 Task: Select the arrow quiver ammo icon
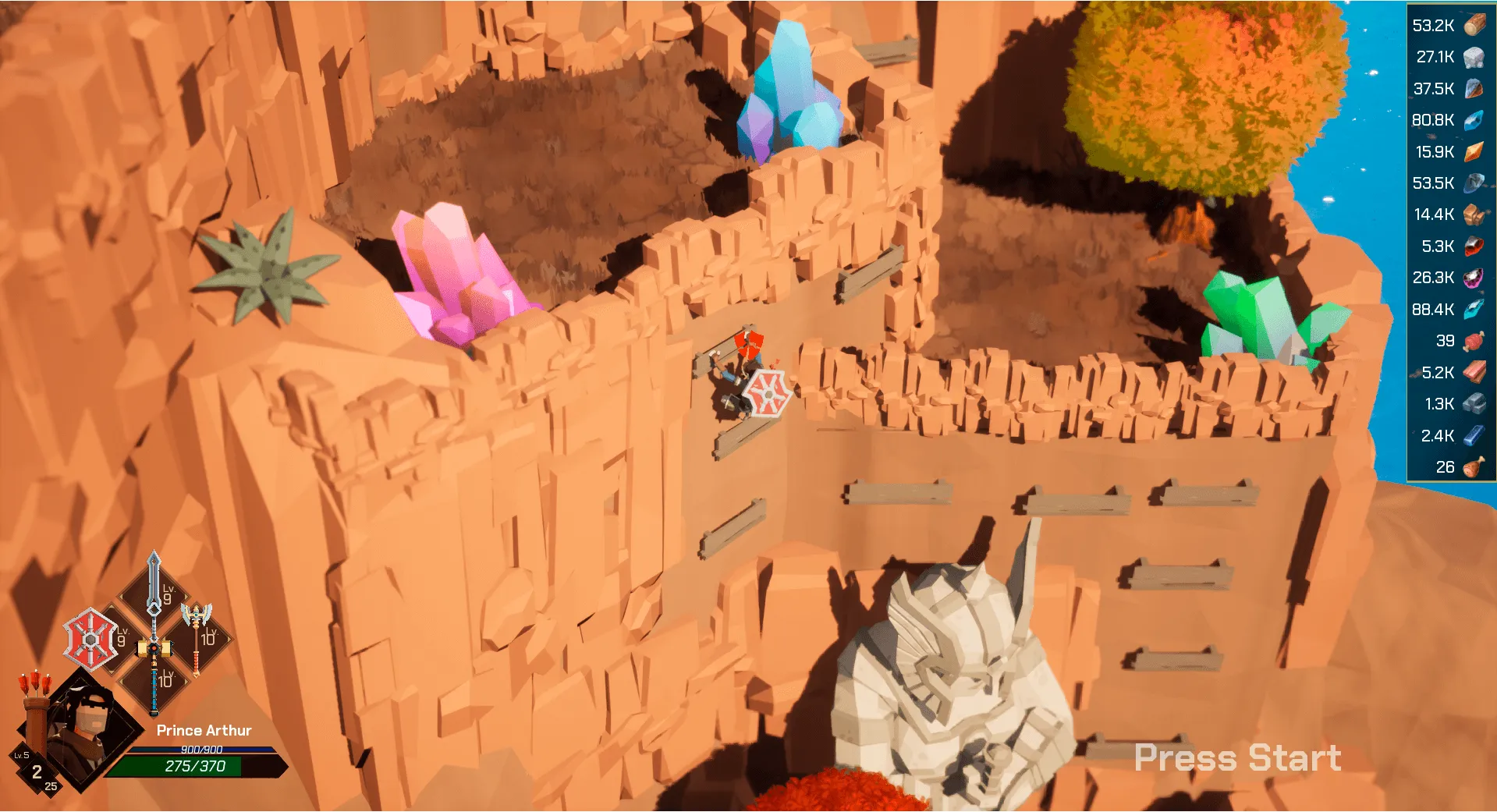point(34,706)
